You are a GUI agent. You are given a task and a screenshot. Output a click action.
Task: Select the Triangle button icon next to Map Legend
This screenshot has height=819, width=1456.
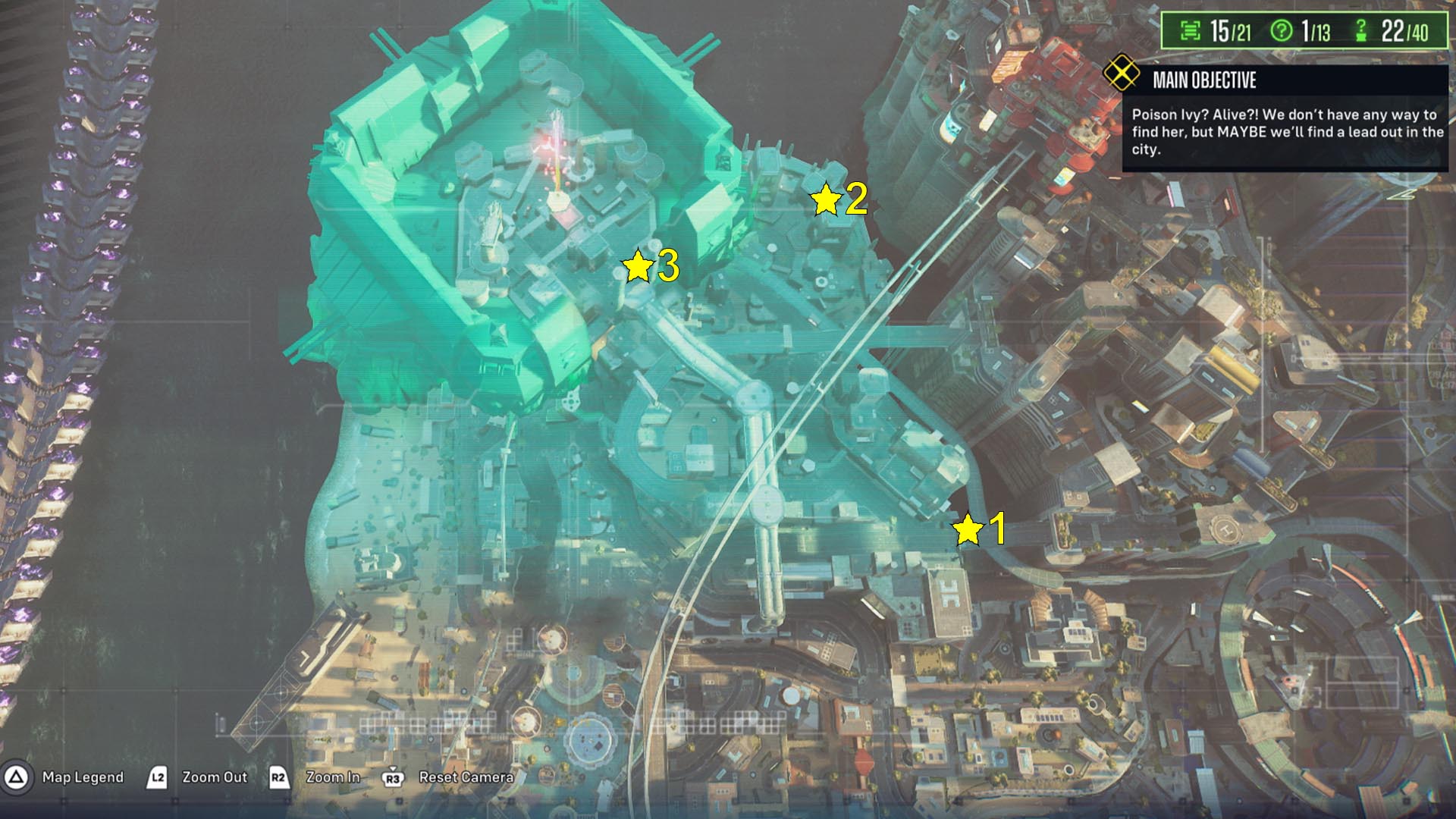coord(15,777)
